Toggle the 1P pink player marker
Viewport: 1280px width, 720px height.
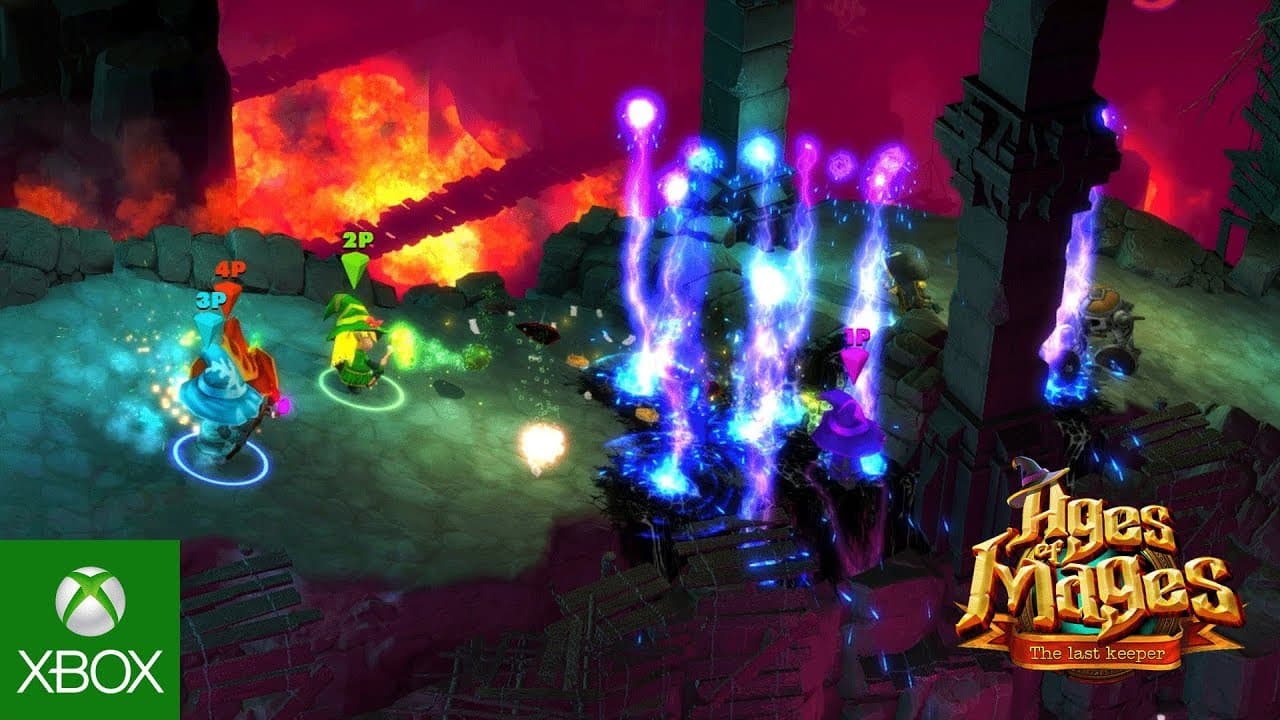tap(855, 337)
